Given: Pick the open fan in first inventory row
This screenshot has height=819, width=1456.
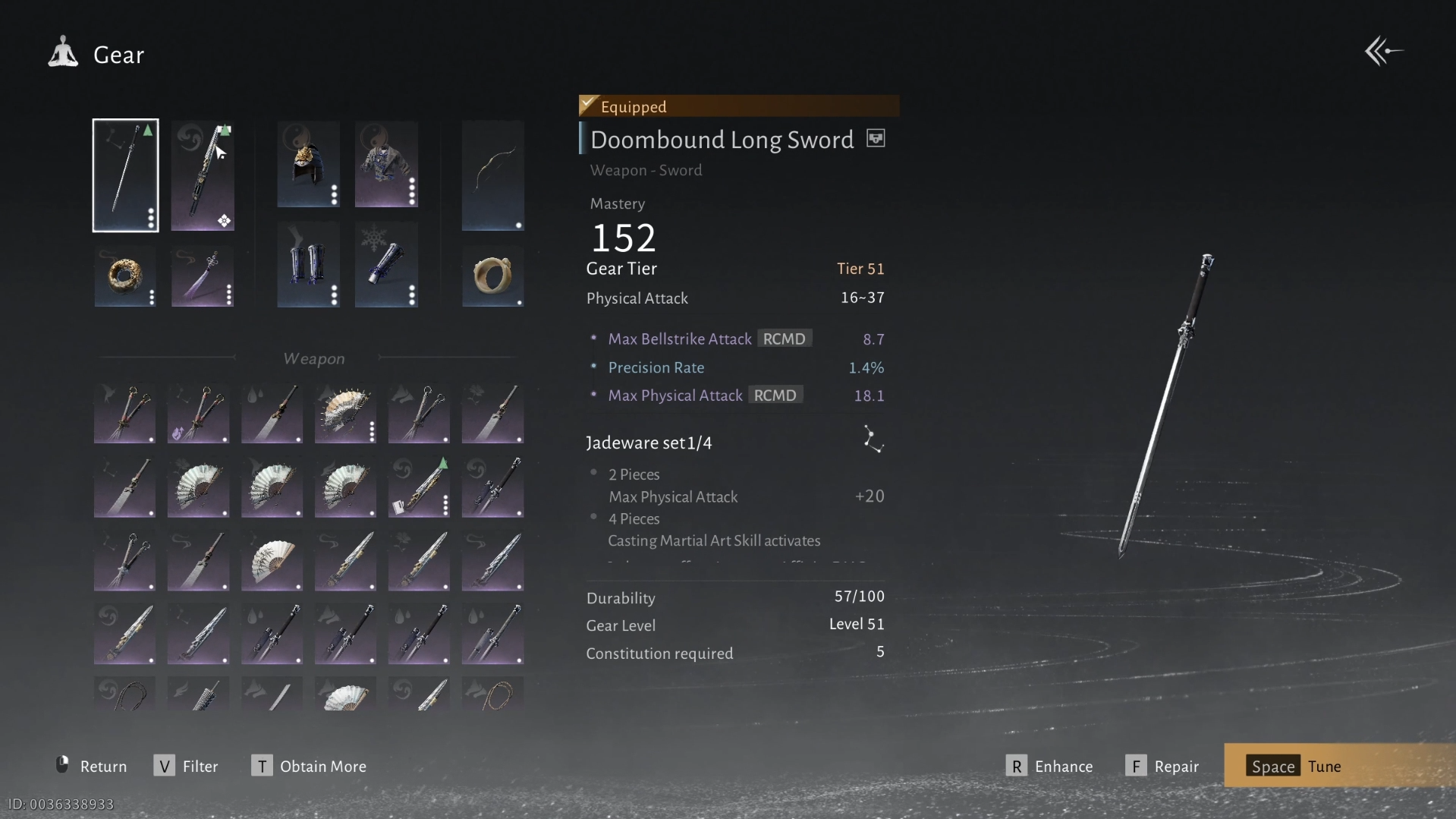Looking at the screenshot, I should tap(345, 414).
